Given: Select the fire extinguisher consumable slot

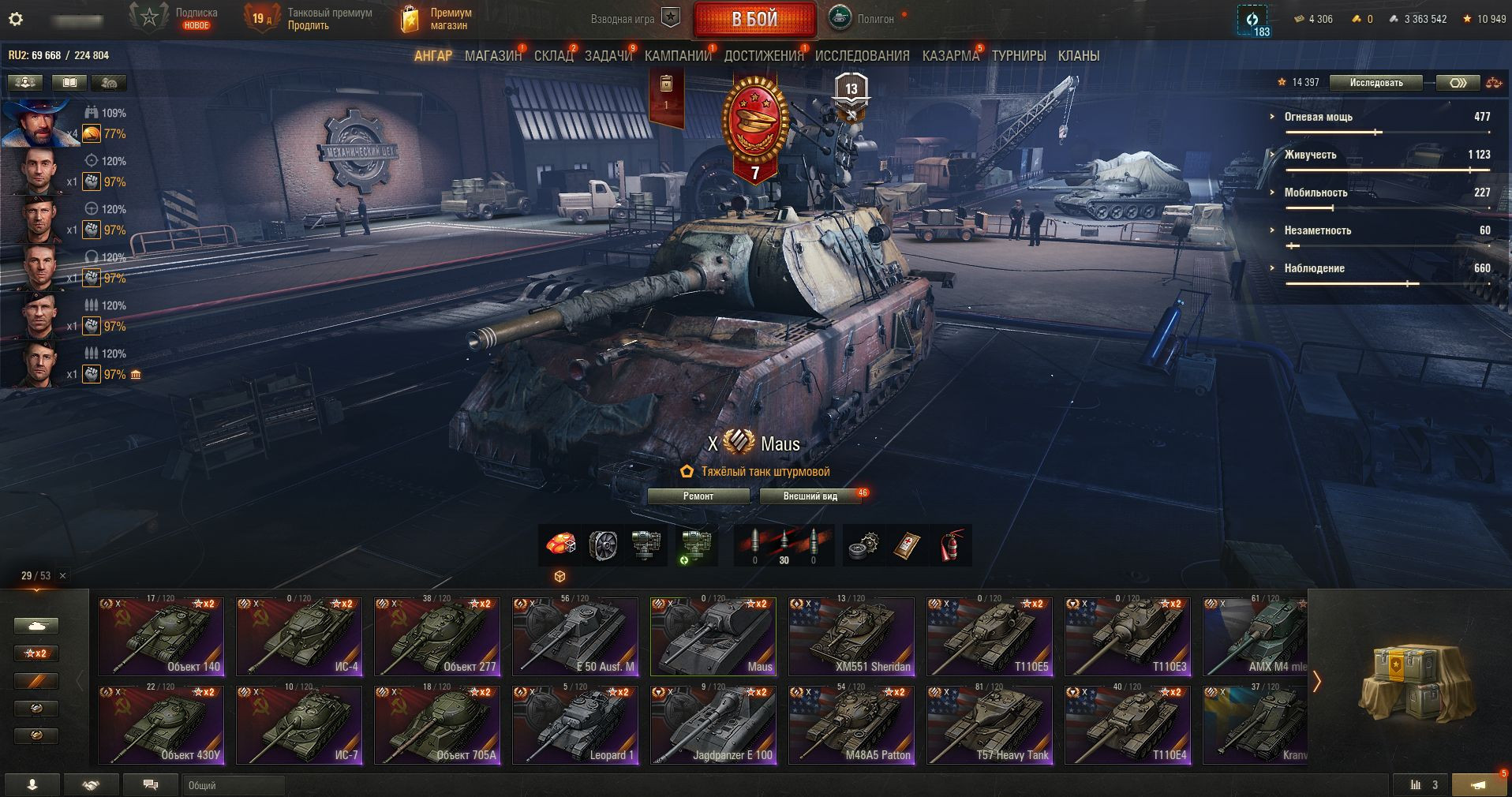Looking at the screenshot, I should pyautogui.click(x=951, y=545).
